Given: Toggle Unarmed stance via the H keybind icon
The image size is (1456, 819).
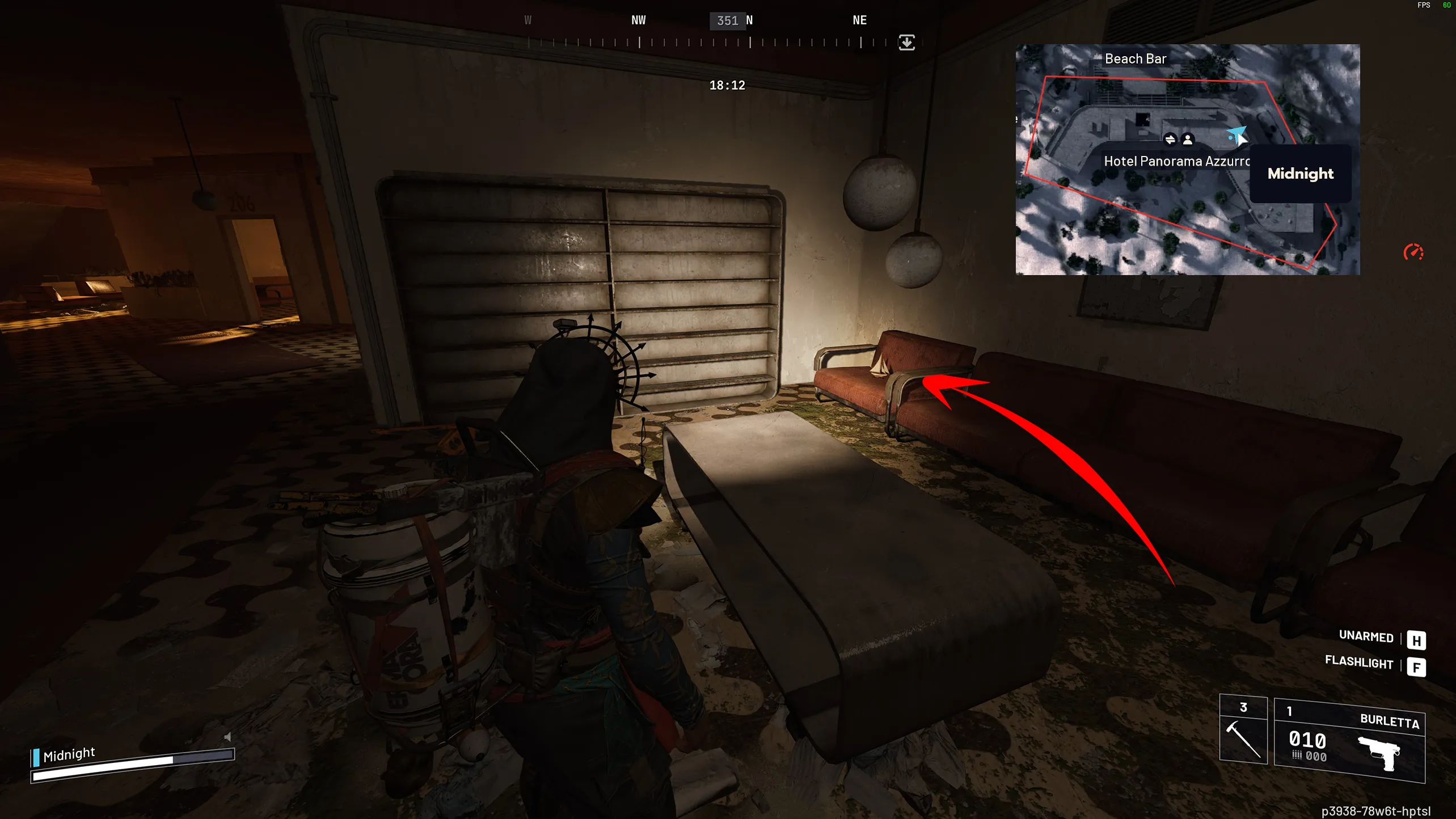Looking at the screenshot, I should point(1417,639).
